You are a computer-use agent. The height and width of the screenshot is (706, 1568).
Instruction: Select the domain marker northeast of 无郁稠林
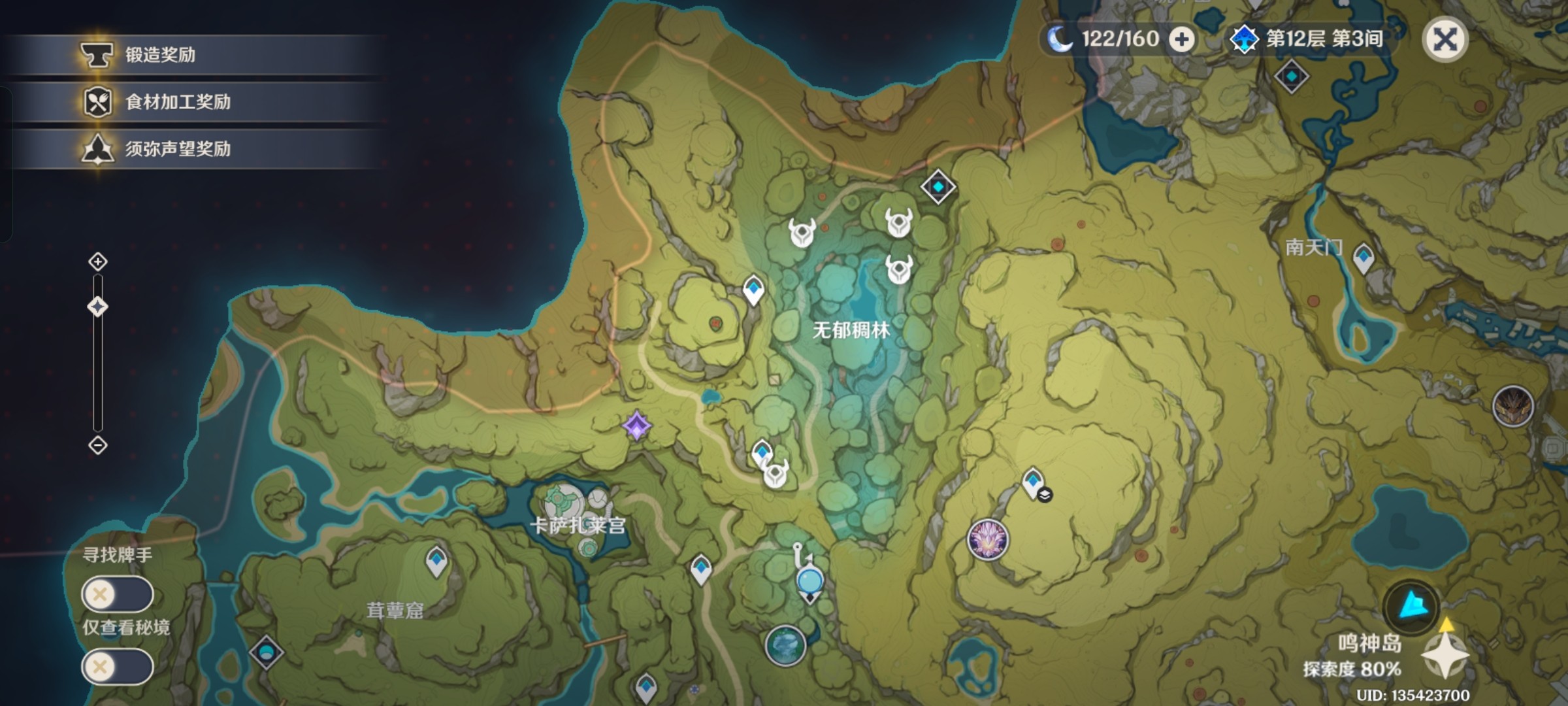click(938, 187)
